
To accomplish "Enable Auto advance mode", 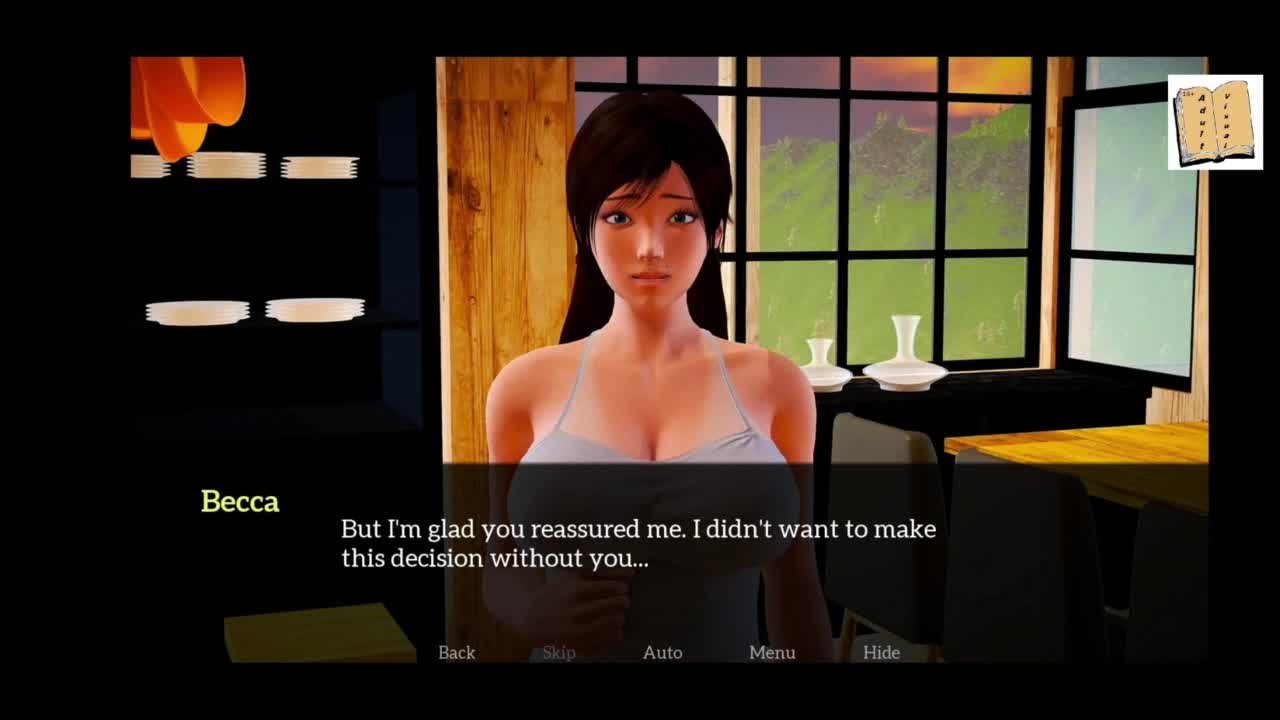I will [662, 652].
